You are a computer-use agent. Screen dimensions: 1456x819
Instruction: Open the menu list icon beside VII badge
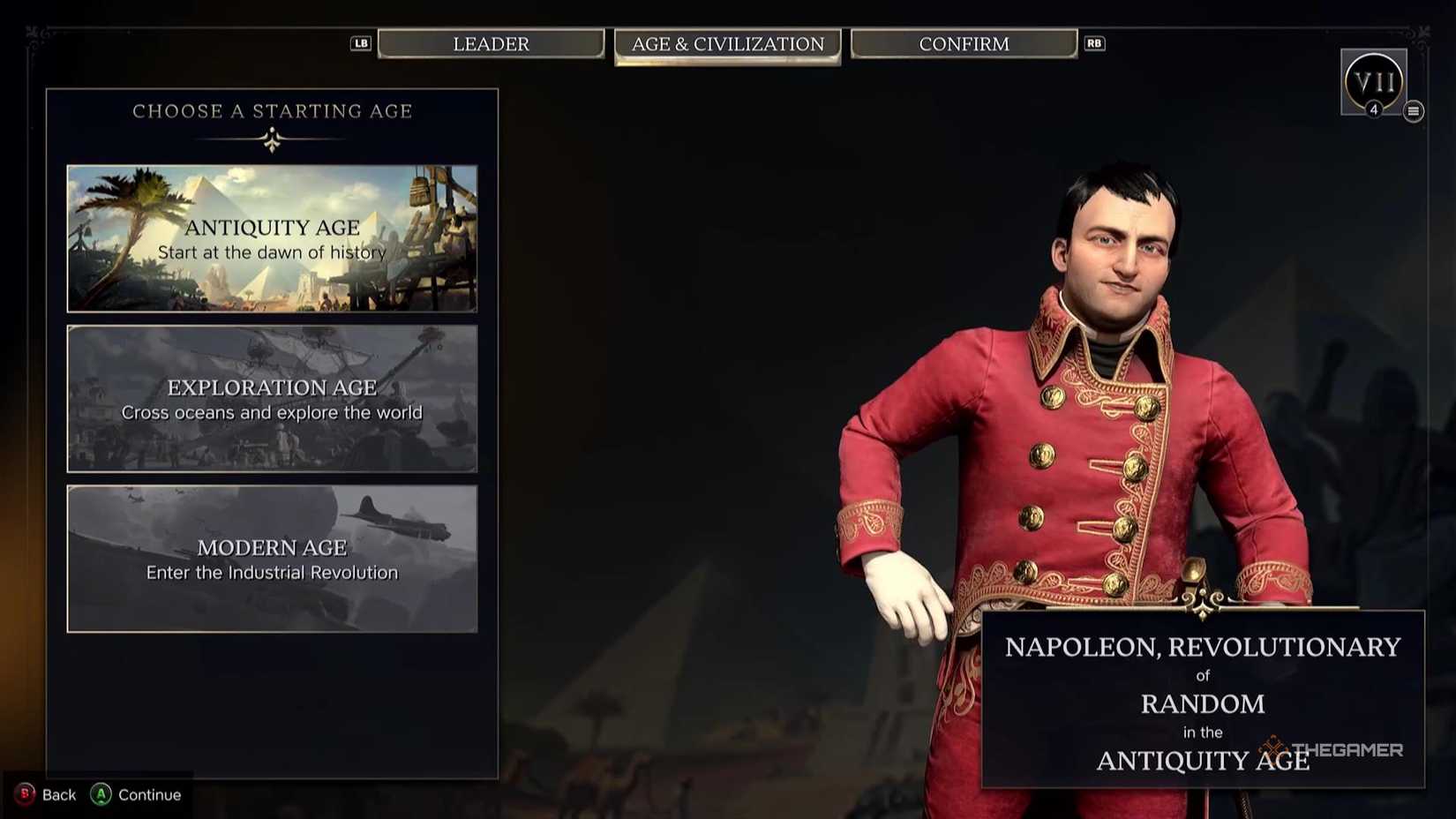pyautogui.click(x=1415, y=112)
